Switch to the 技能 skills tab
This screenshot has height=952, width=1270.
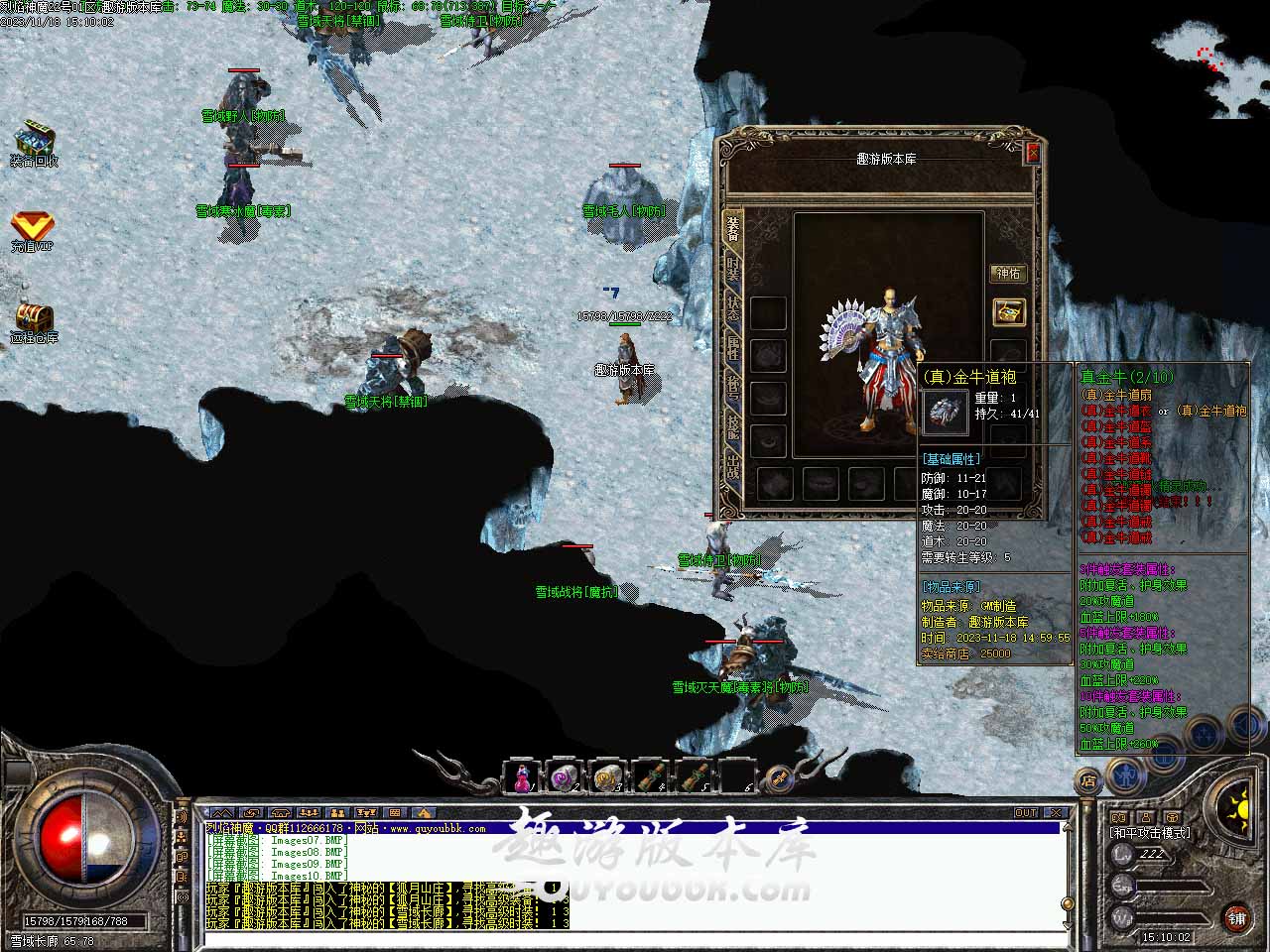[732, 427]
